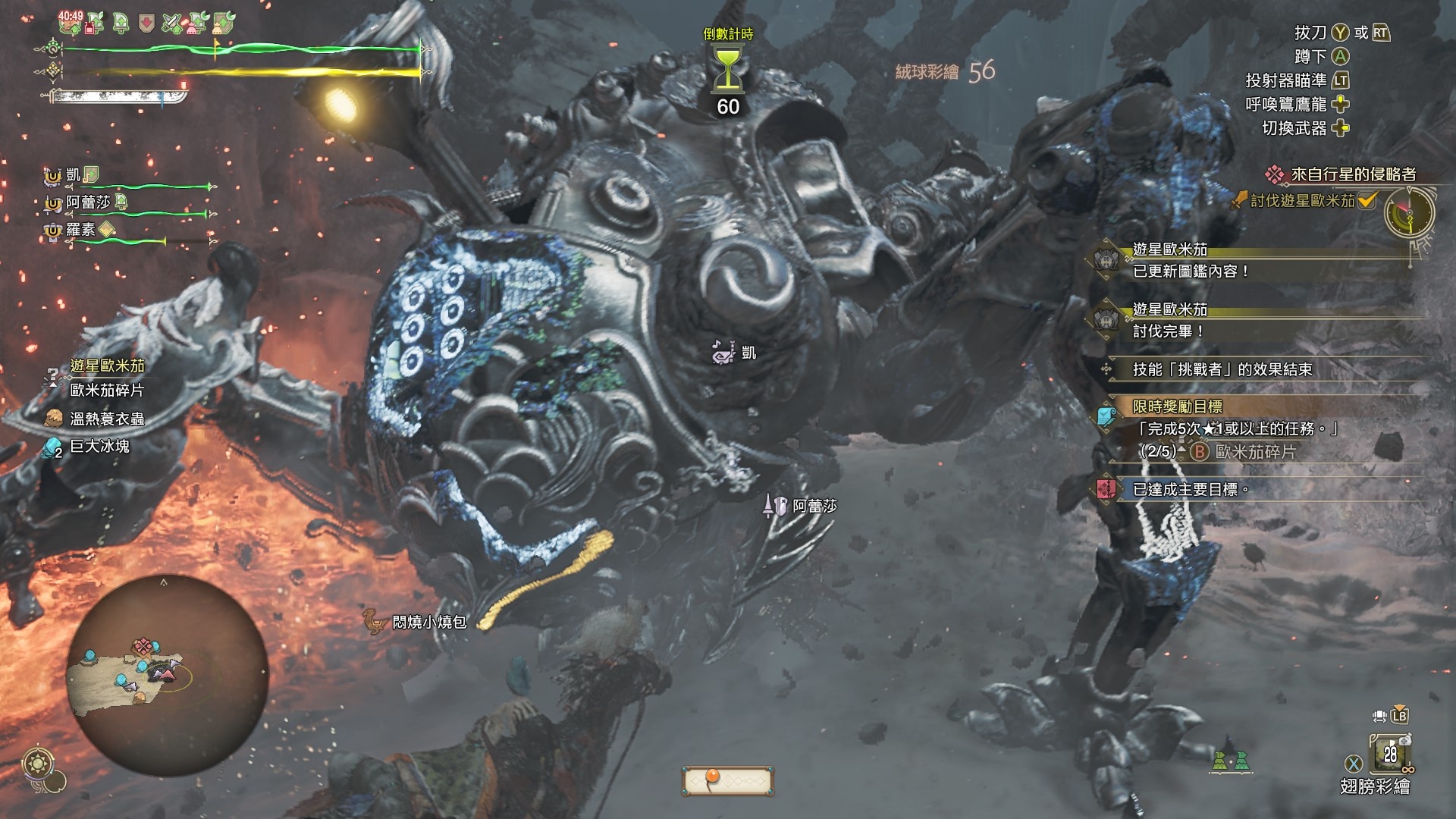Viewport: 1456px width, 819px height.
Task: Click the 遊星歐米茄 已更新圖鑑內容 notification
Action: 1191,261
